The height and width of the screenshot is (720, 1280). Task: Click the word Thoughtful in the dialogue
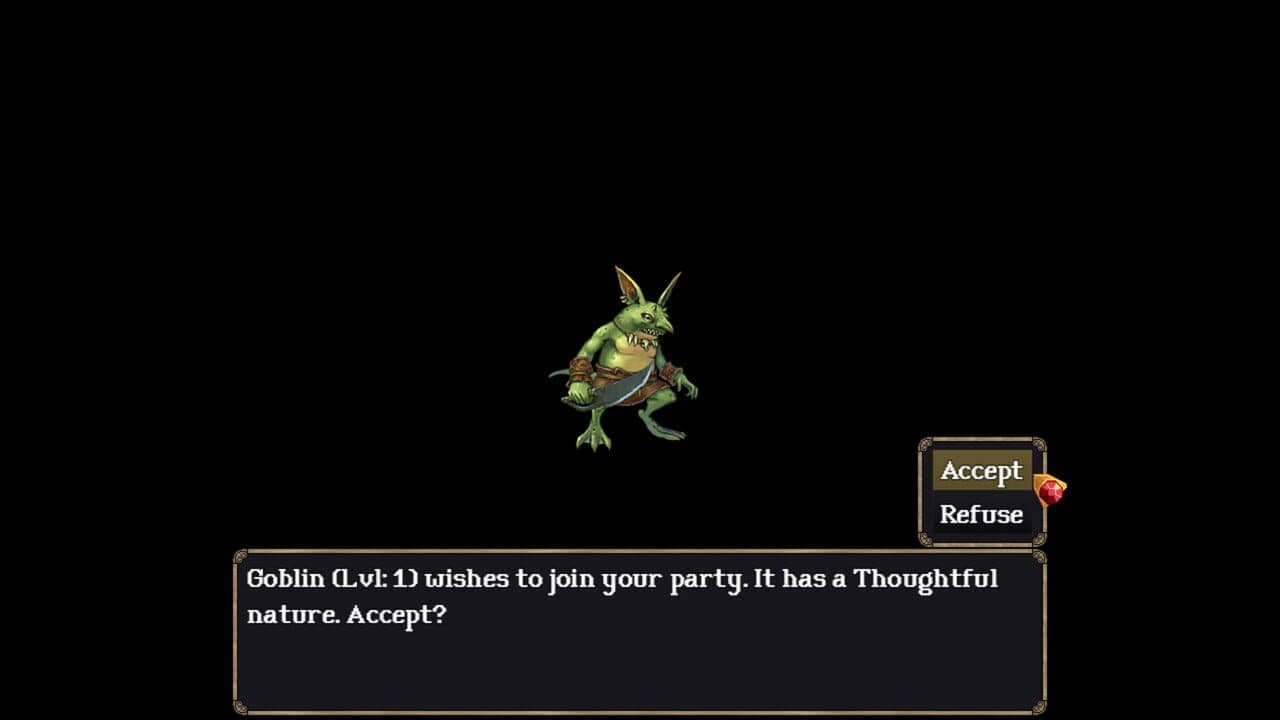pyautogui.click(x=930, y=578)
